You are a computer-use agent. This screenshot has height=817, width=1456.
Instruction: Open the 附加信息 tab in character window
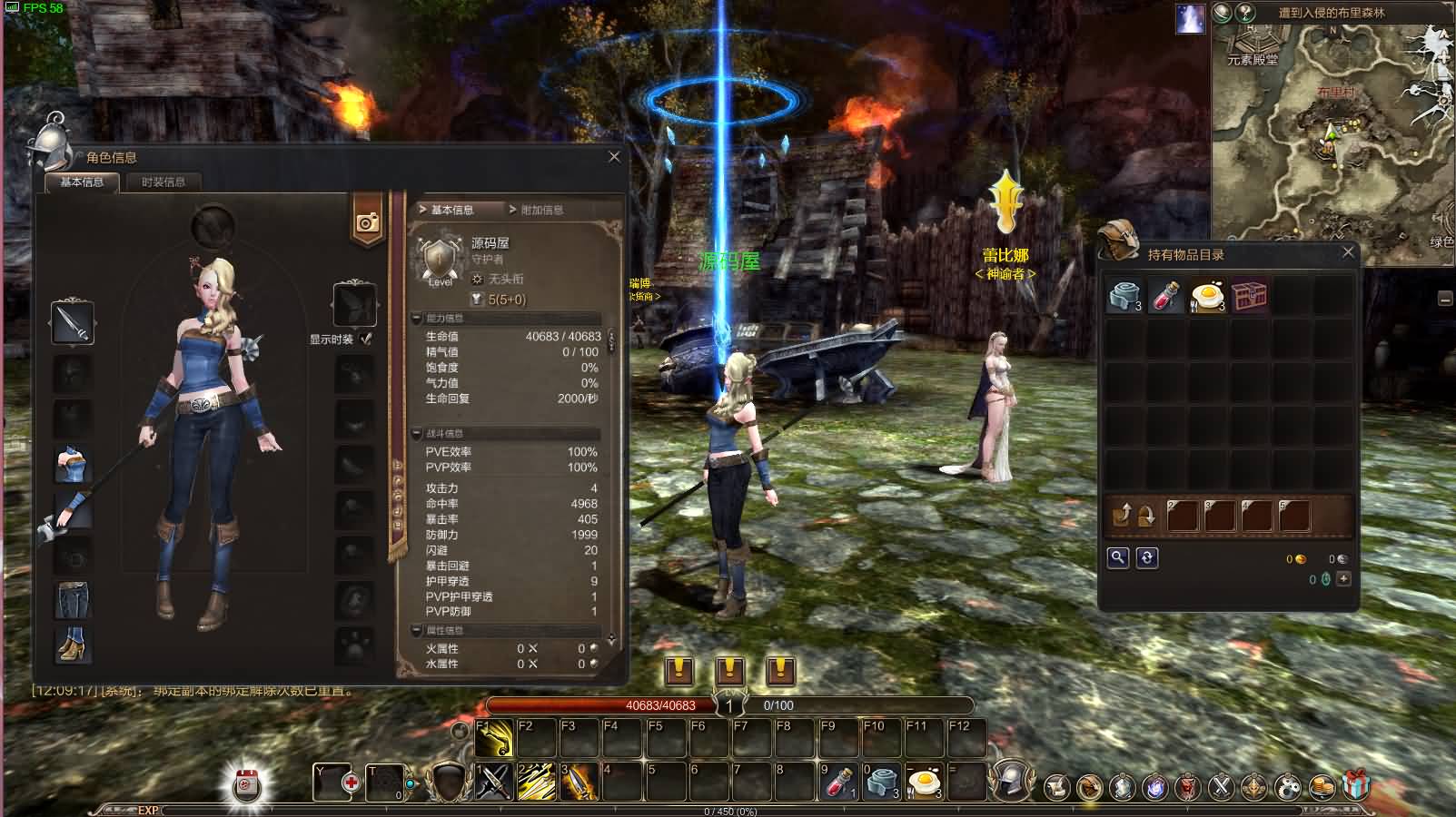click(x=542, y=208)
